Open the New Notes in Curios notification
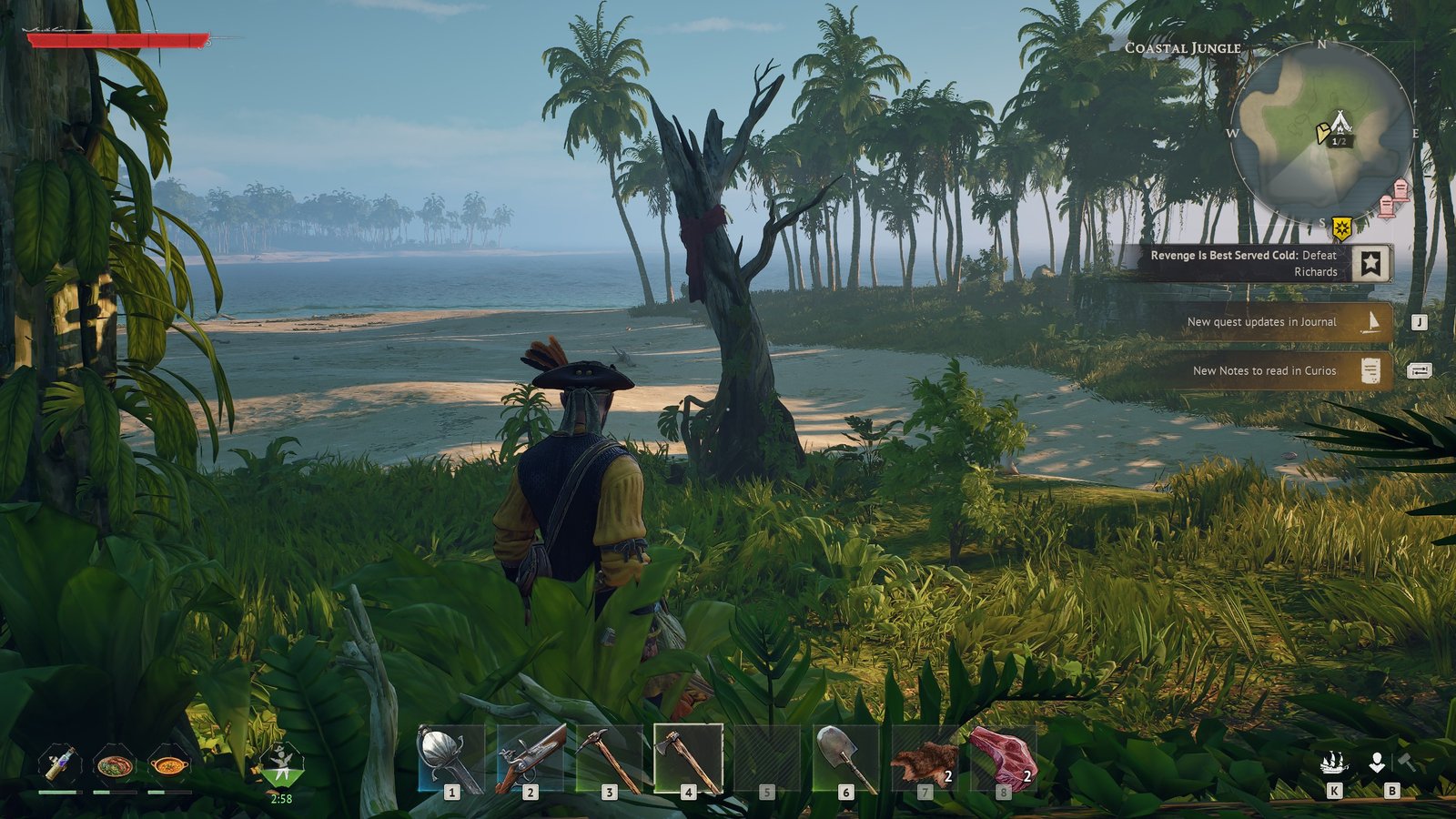 pyautogui.click(x=1274, y=370)
